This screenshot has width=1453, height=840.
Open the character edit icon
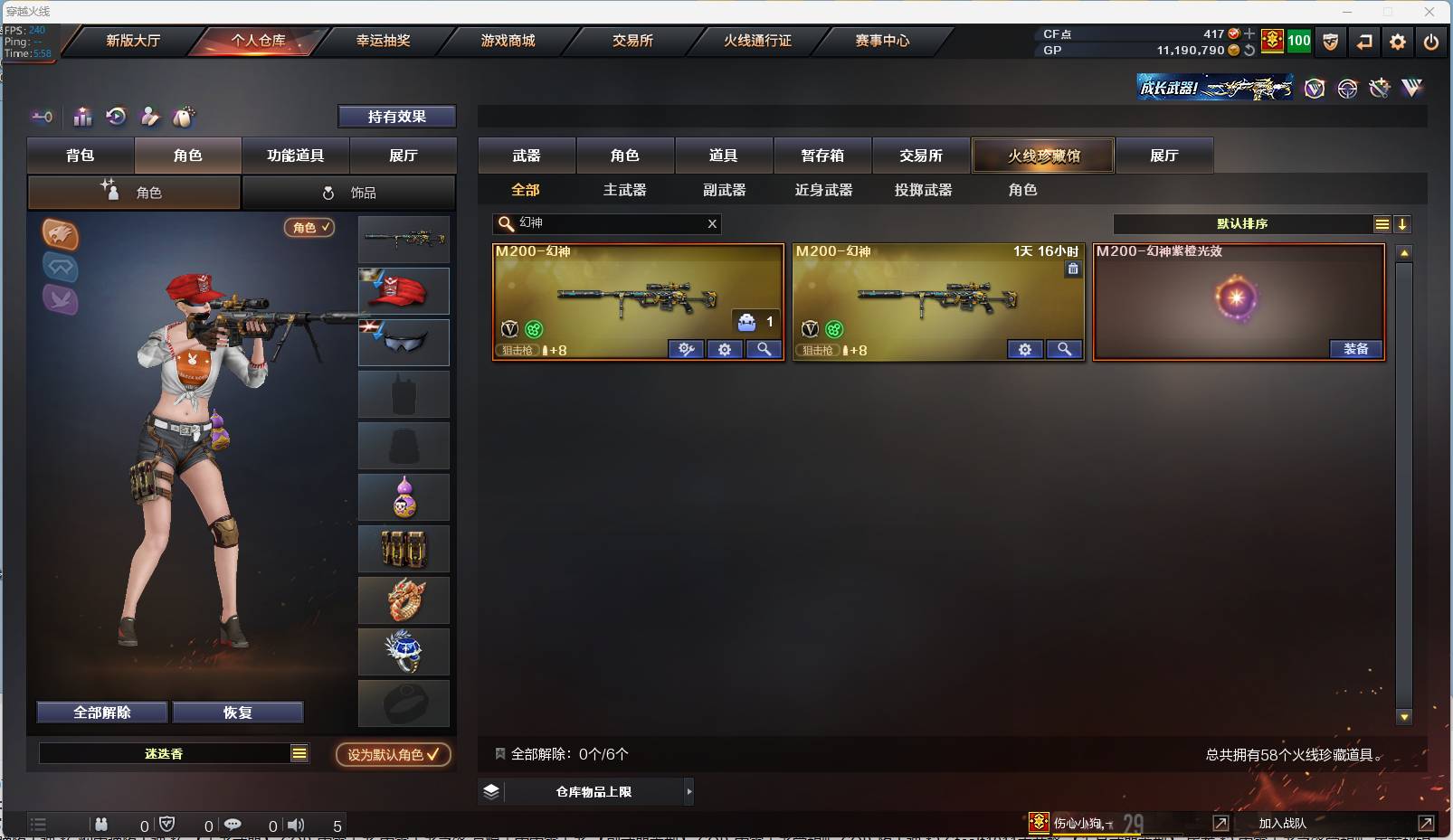150,117
